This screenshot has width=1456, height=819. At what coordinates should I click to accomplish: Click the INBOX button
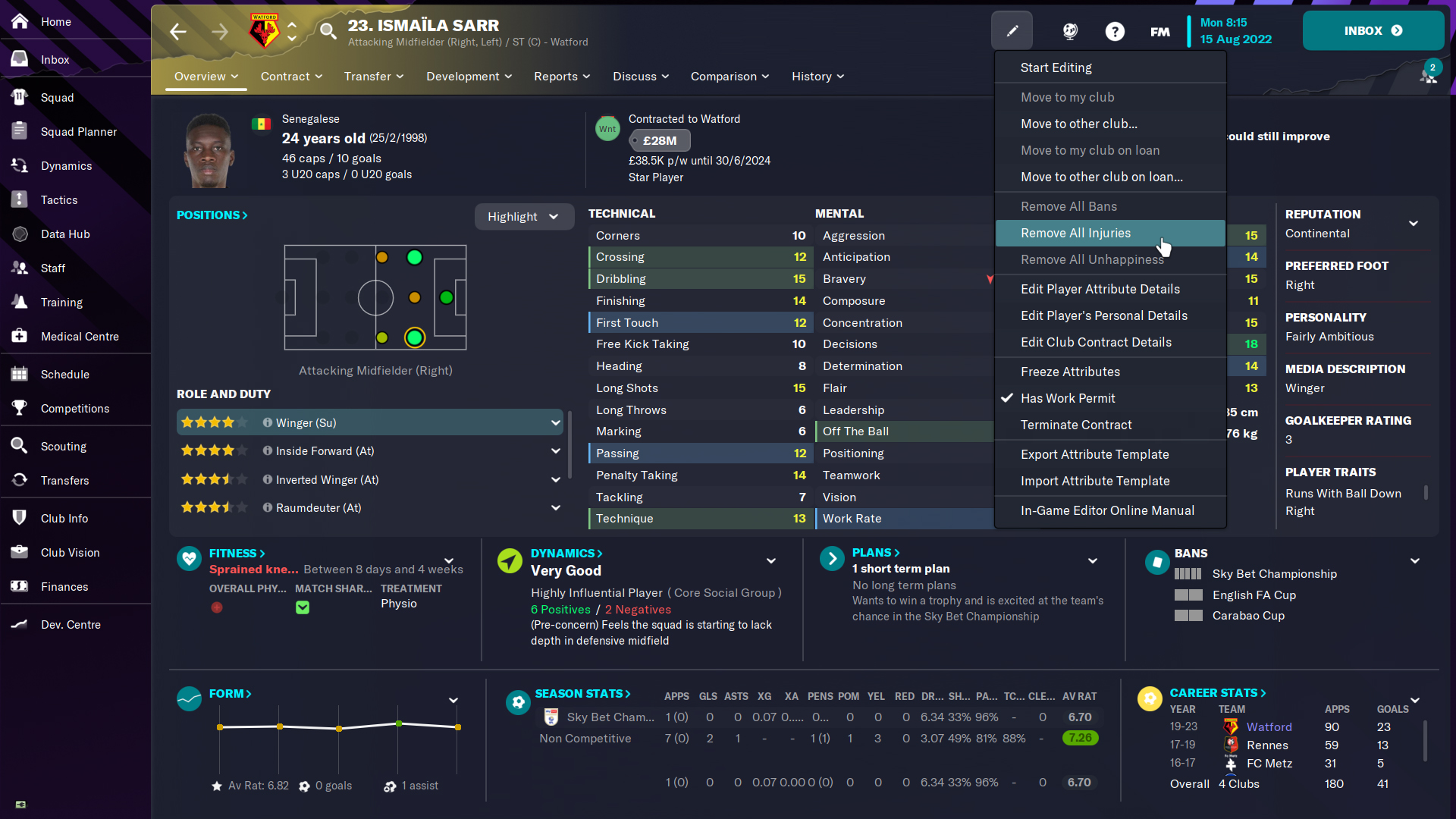(1372, 31)
